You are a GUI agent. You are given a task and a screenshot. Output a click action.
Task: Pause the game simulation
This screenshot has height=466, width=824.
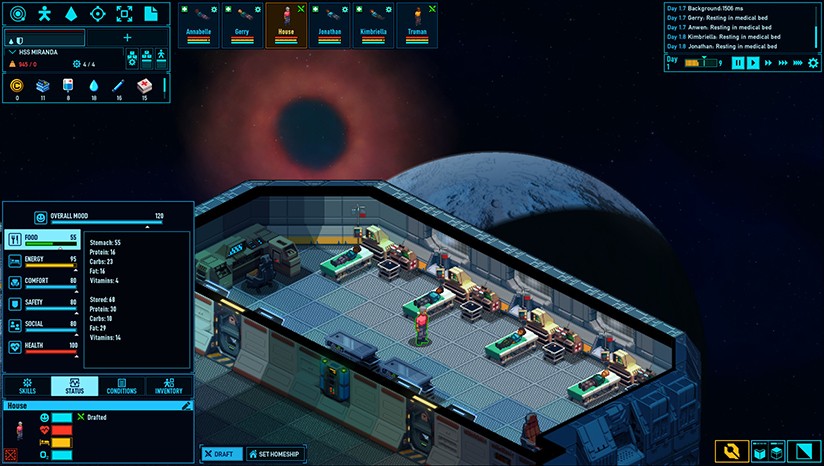[x=738, y=63]
